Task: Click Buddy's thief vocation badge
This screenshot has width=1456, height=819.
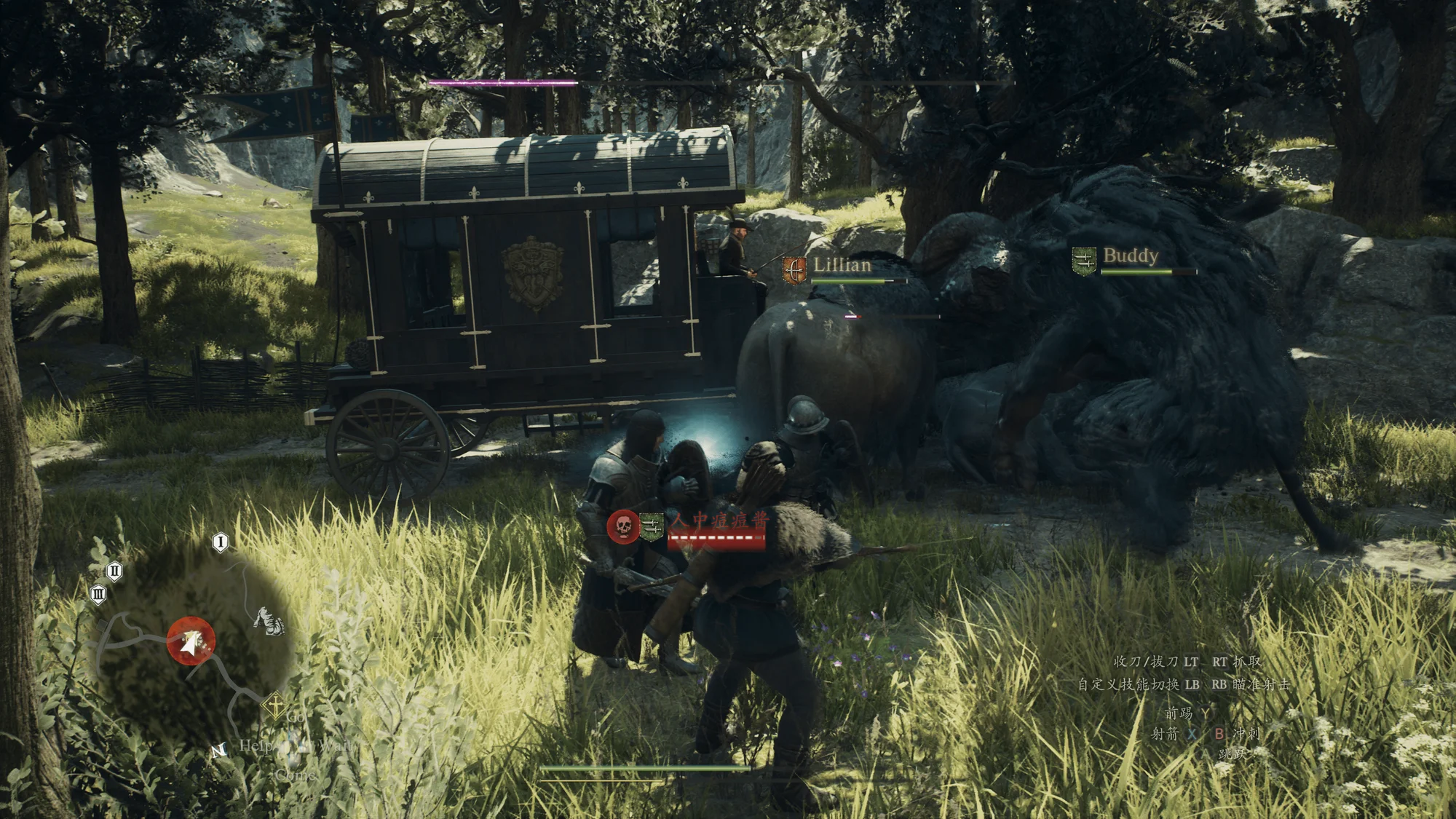Action: 1084,260
